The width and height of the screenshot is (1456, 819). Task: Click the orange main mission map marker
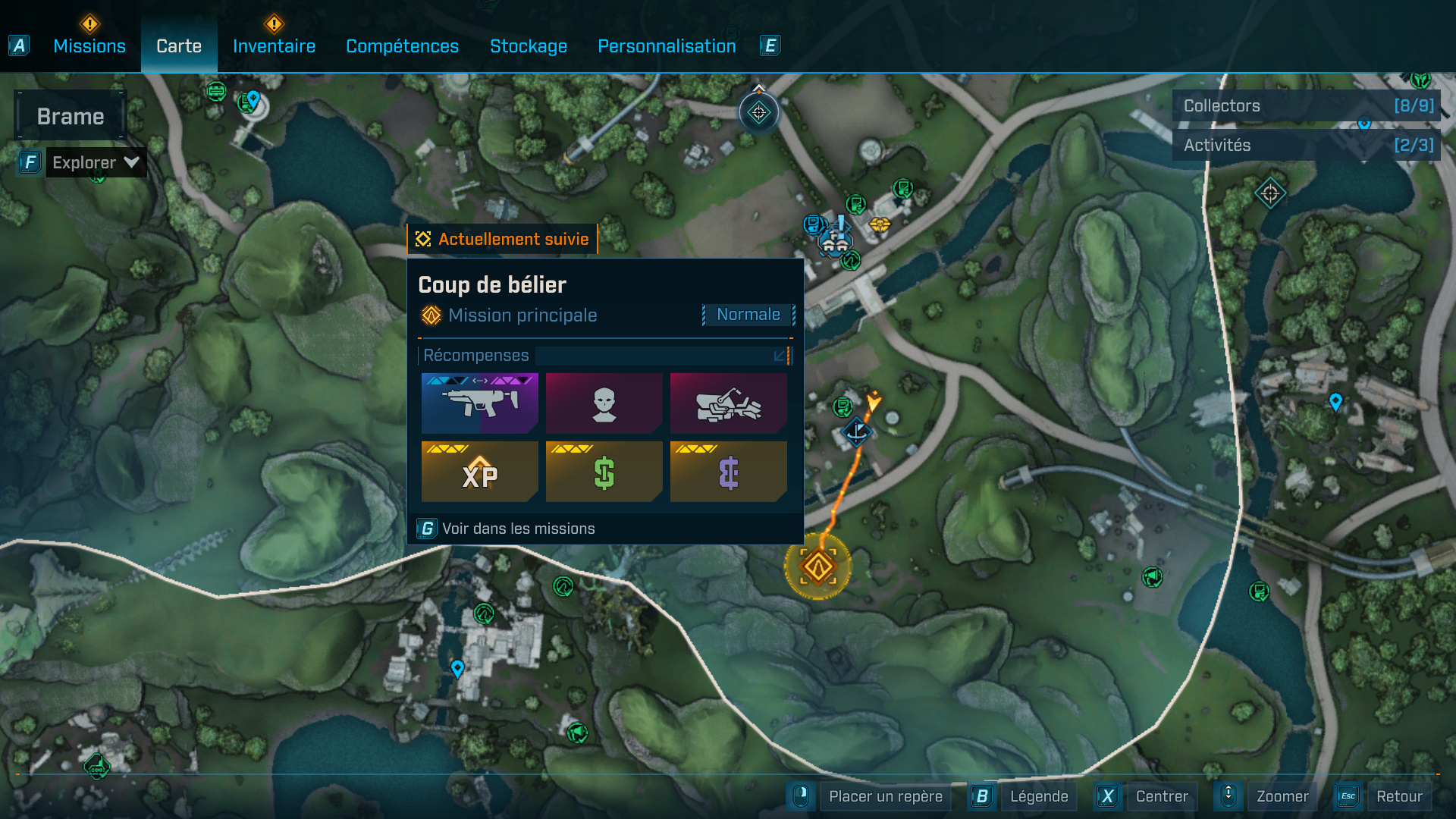(818, 566)
